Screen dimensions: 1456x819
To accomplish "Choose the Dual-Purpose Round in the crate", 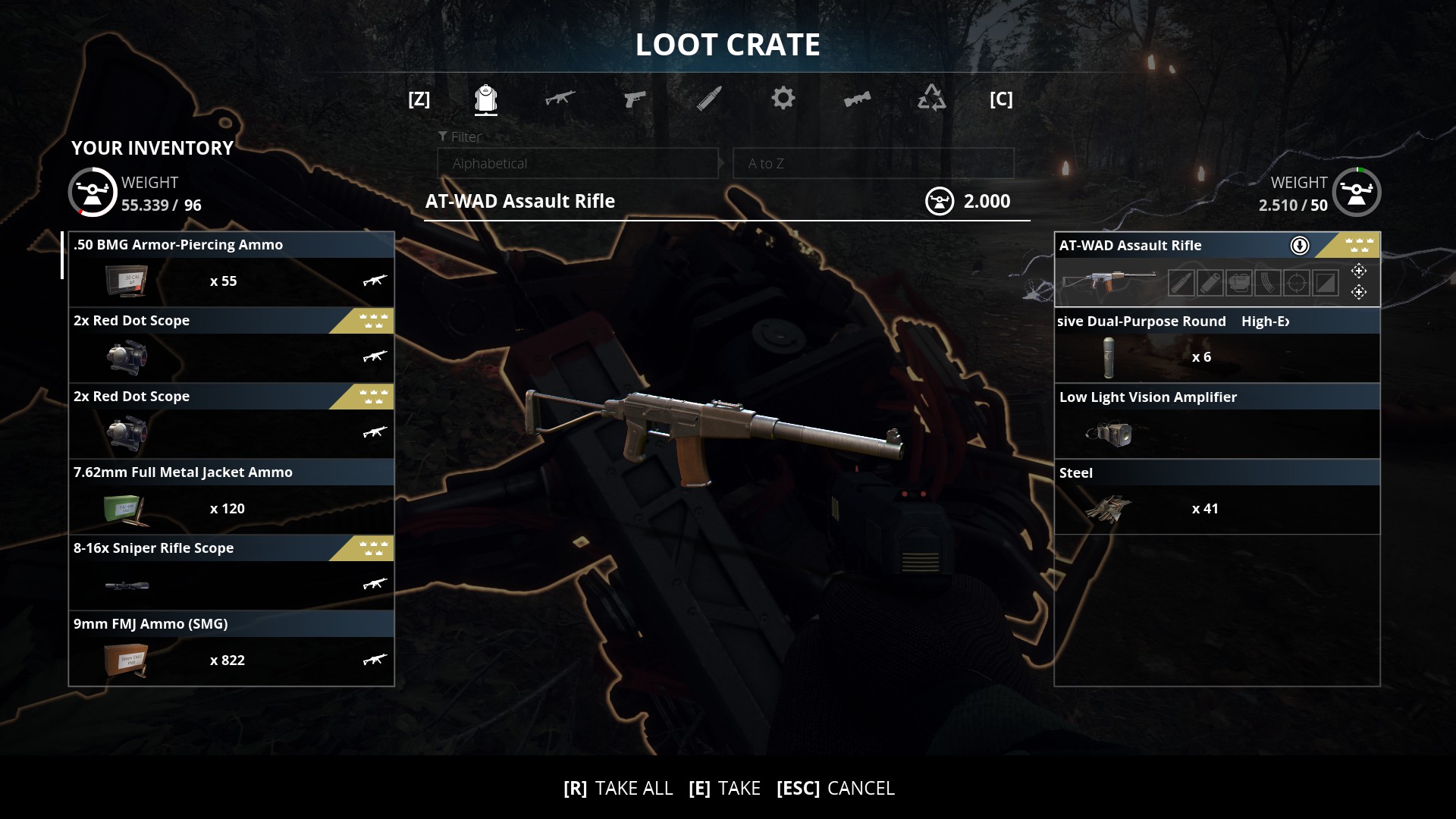I will point(1216,345).
